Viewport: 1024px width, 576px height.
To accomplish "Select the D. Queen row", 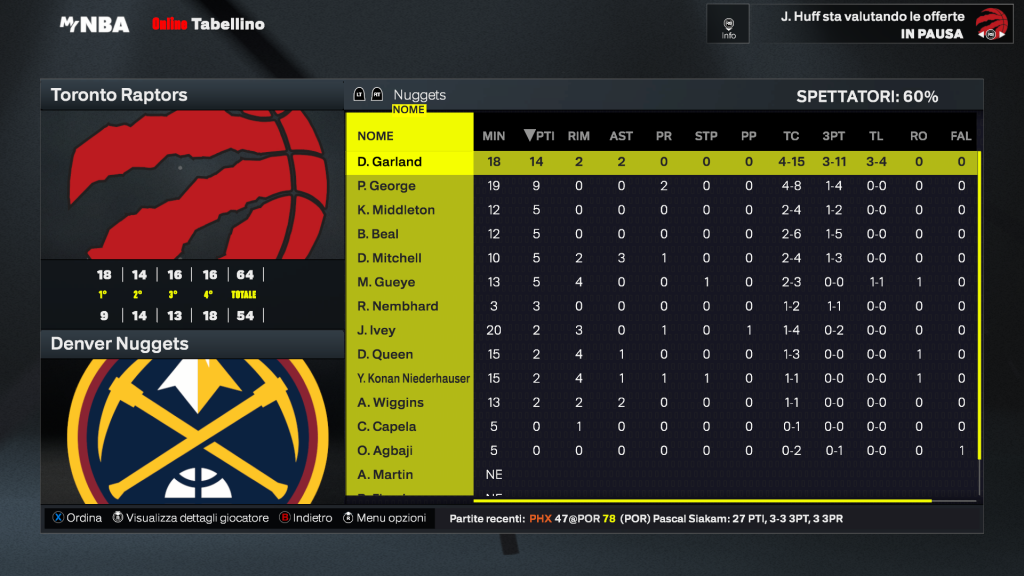I will pos(385,354).
